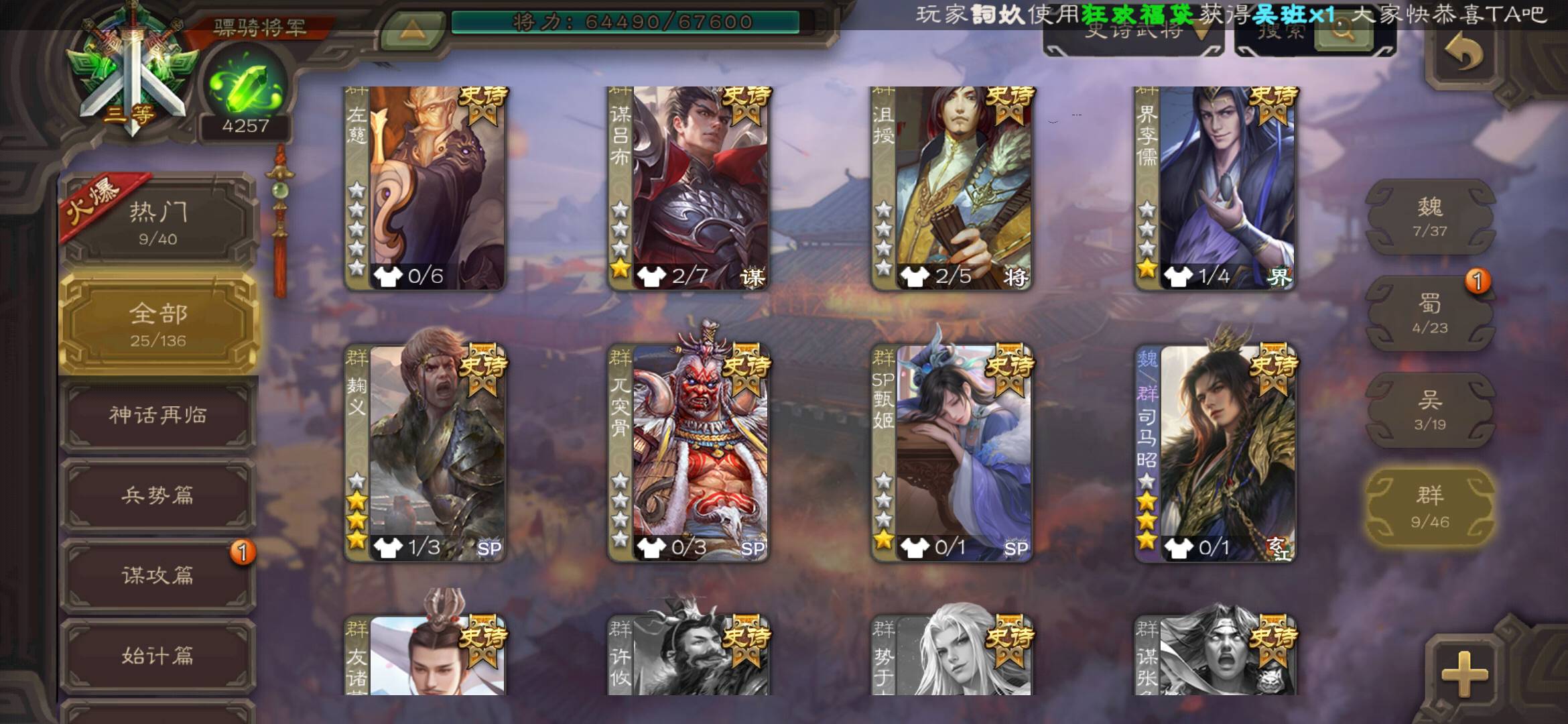Screen dimensions: 1568x724
Task: Go back with the return arrow
Action: pyautogui.click(x=1463, y=52)
